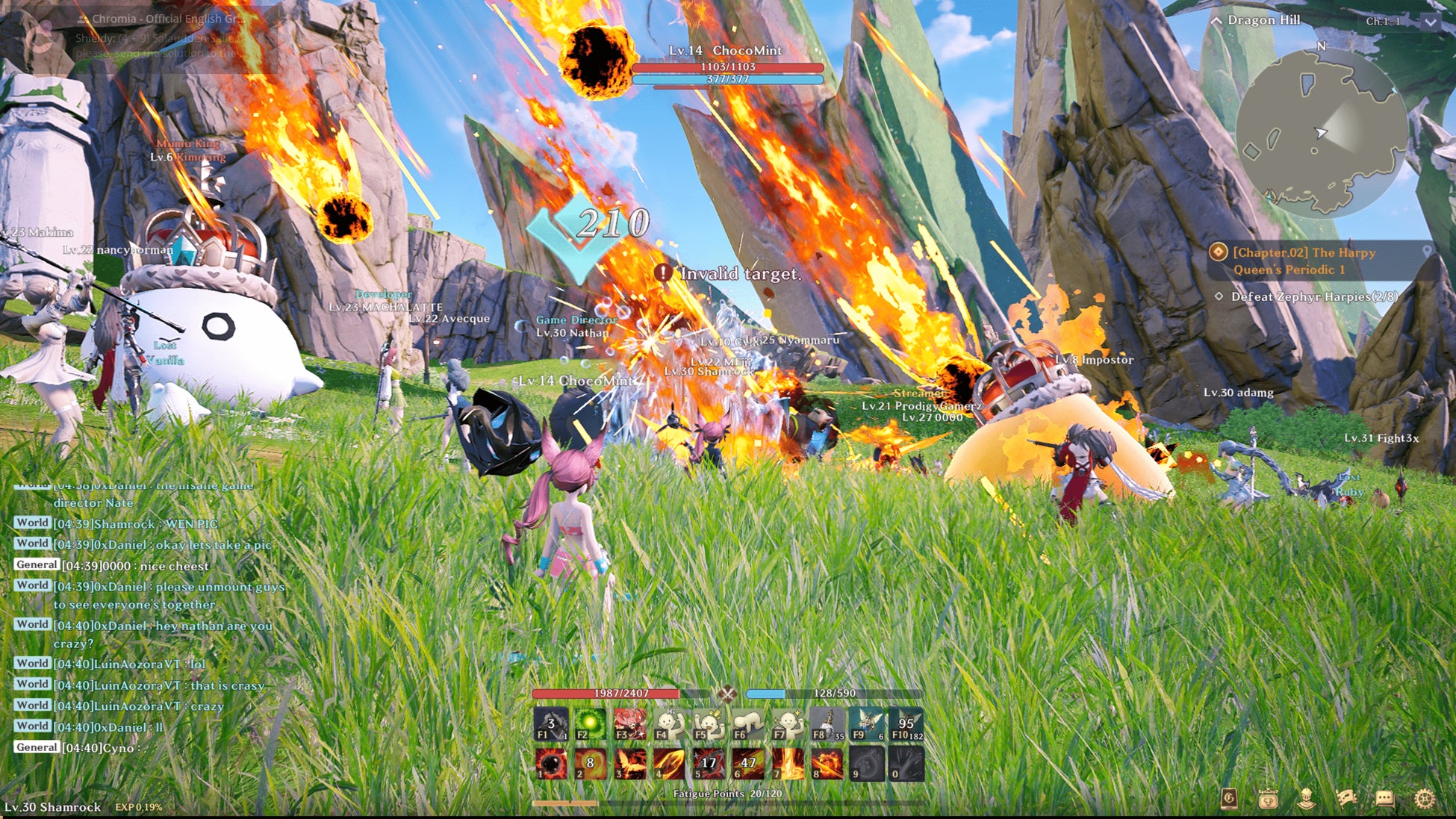Use the winged mount item in F9
This screenshot has width=1456, height=819.
click(x=866, y=724)
